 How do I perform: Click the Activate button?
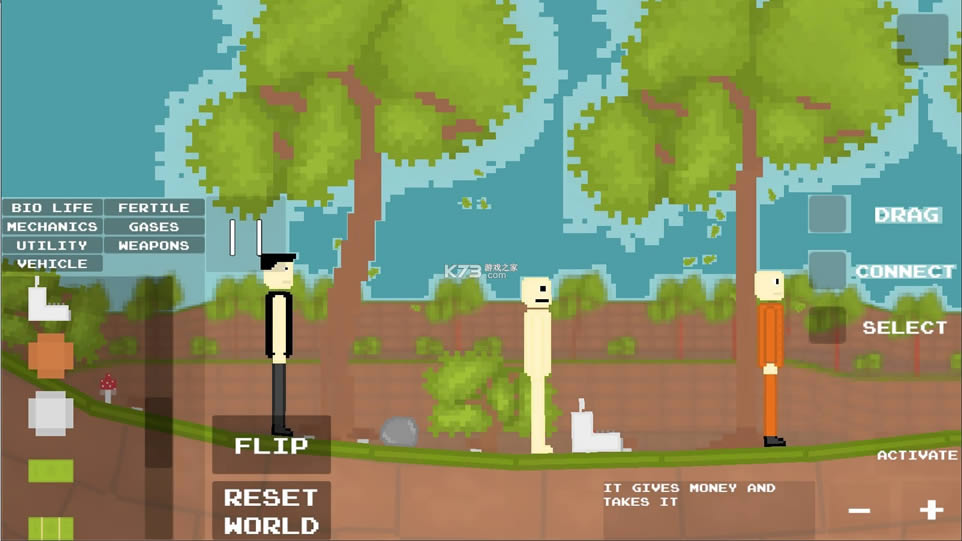917,455
